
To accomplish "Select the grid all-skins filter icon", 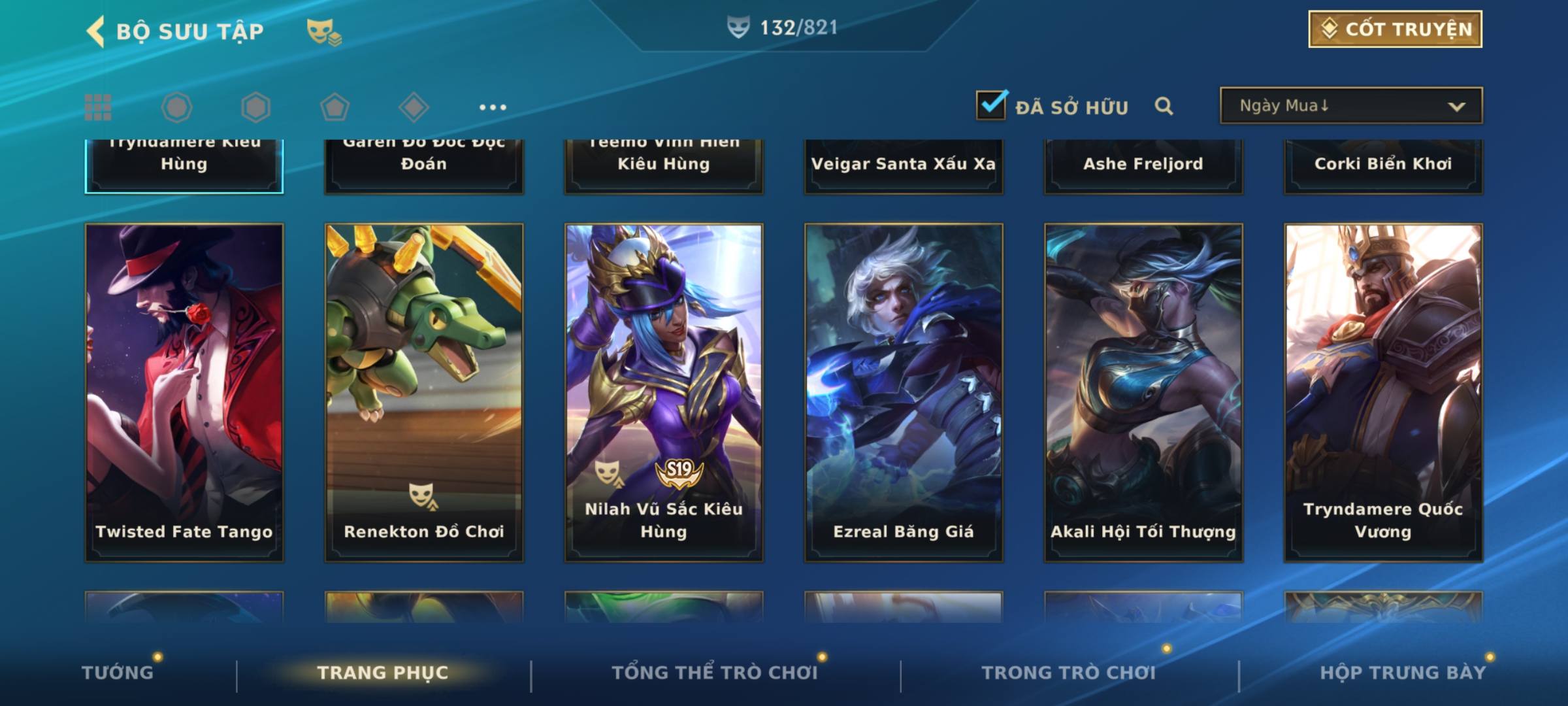I will click(98, 107).
